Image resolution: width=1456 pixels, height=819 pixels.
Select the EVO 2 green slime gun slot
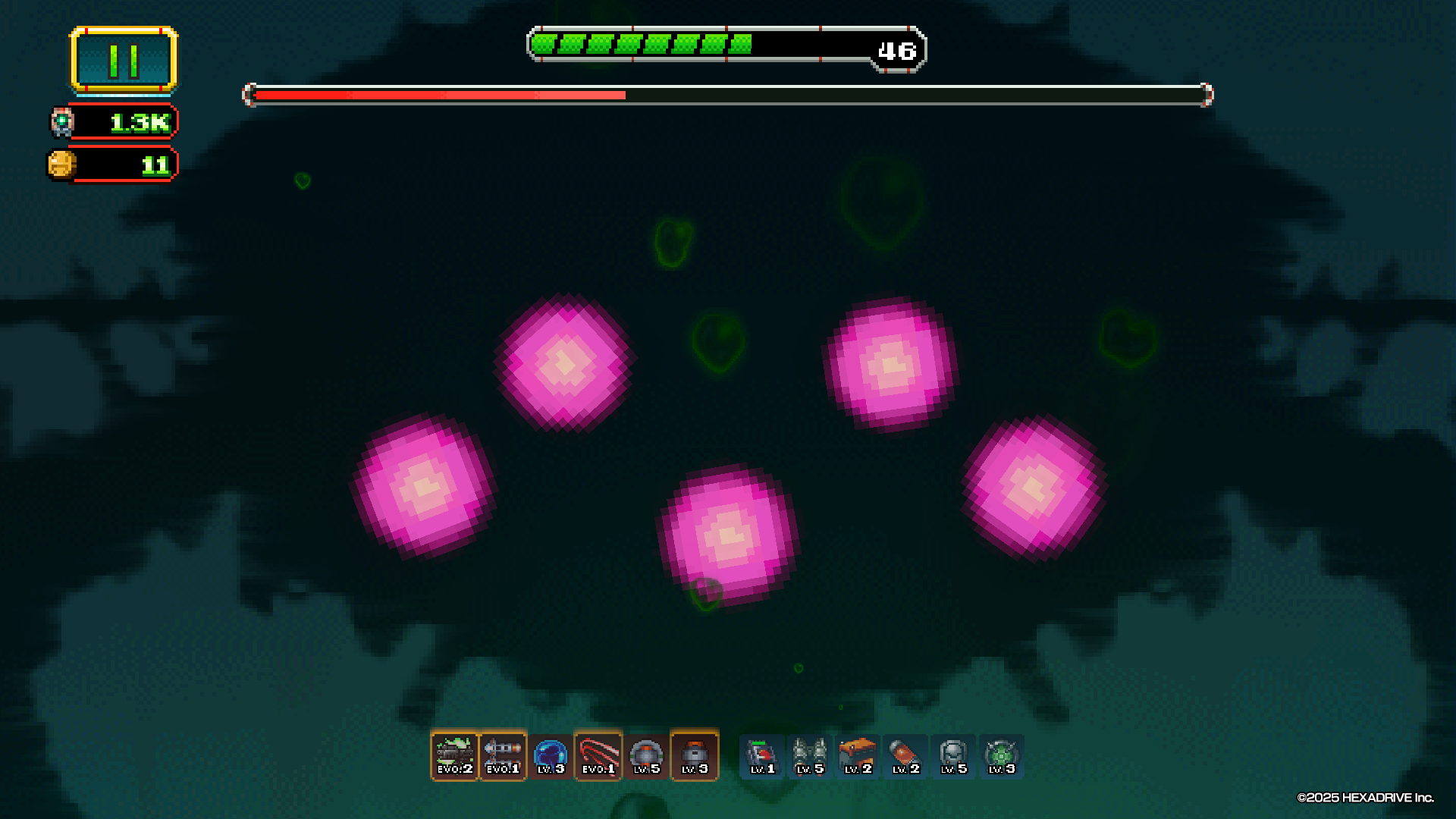click(x=454, y=756)
